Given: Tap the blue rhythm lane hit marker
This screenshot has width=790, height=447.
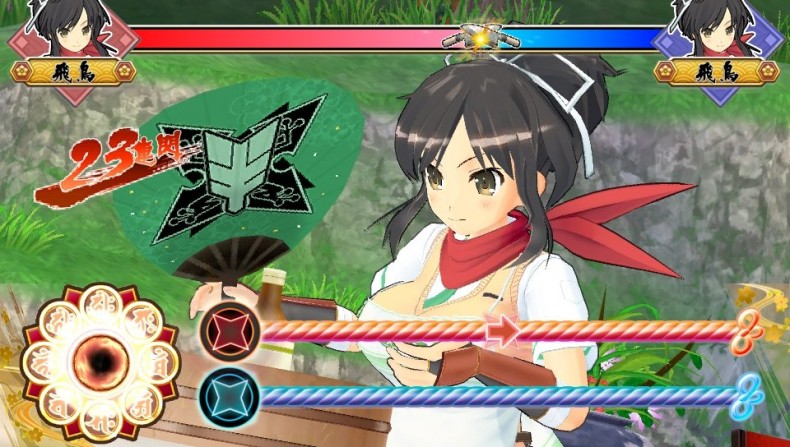Looking at the screenshot, I should tap(229, 396).
